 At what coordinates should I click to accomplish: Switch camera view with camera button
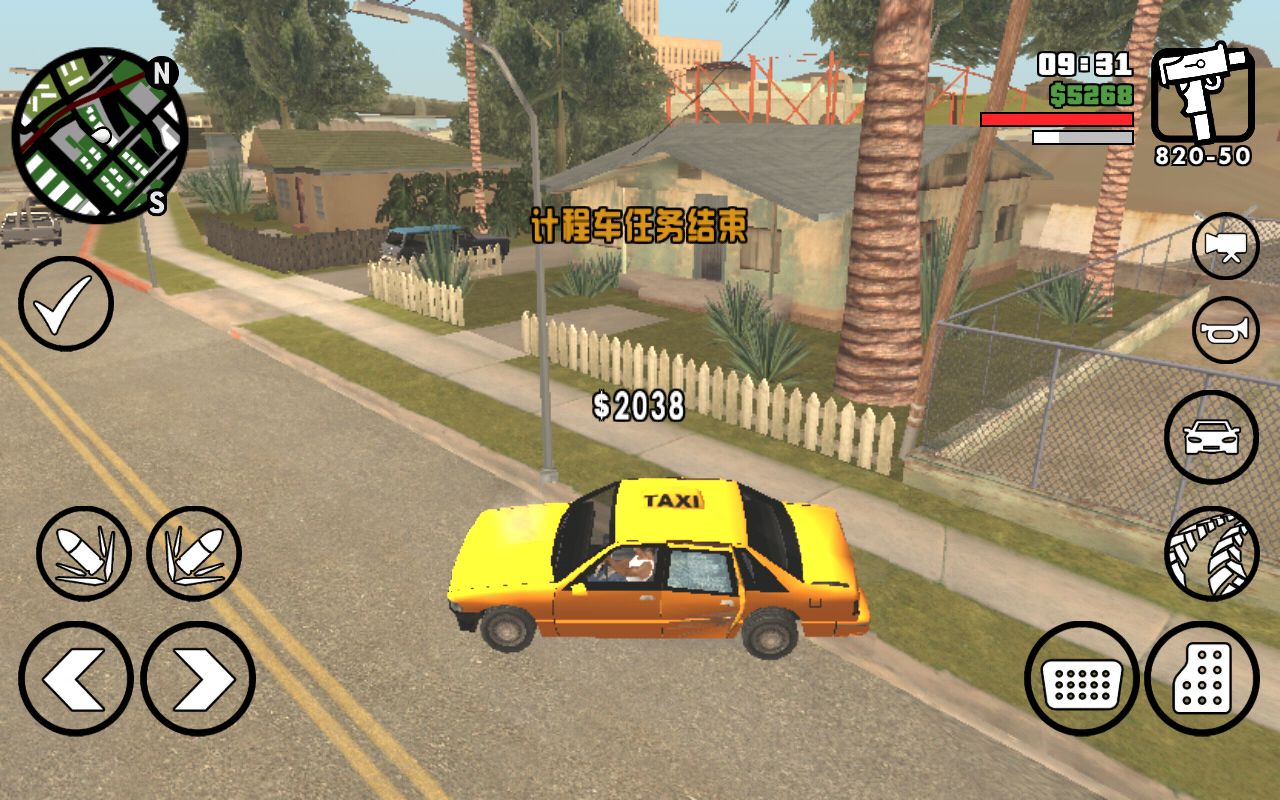1225,246
